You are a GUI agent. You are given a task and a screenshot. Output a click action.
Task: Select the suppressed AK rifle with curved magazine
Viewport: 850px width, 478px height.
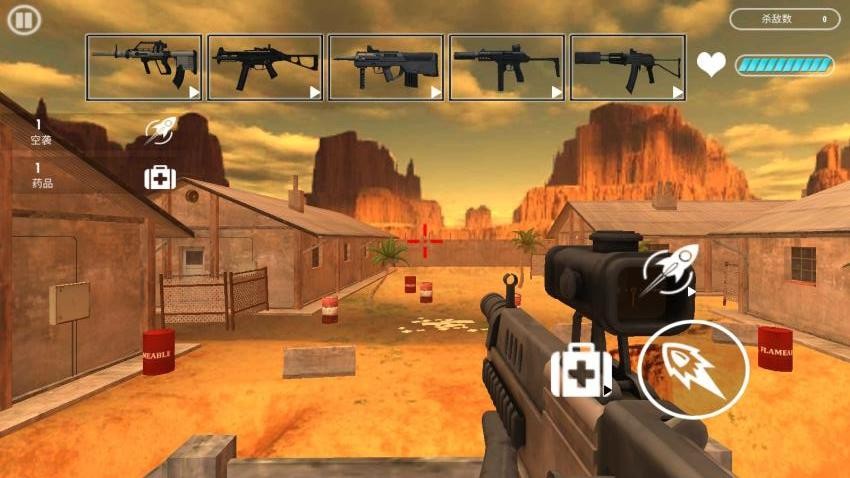click(628, 67)
